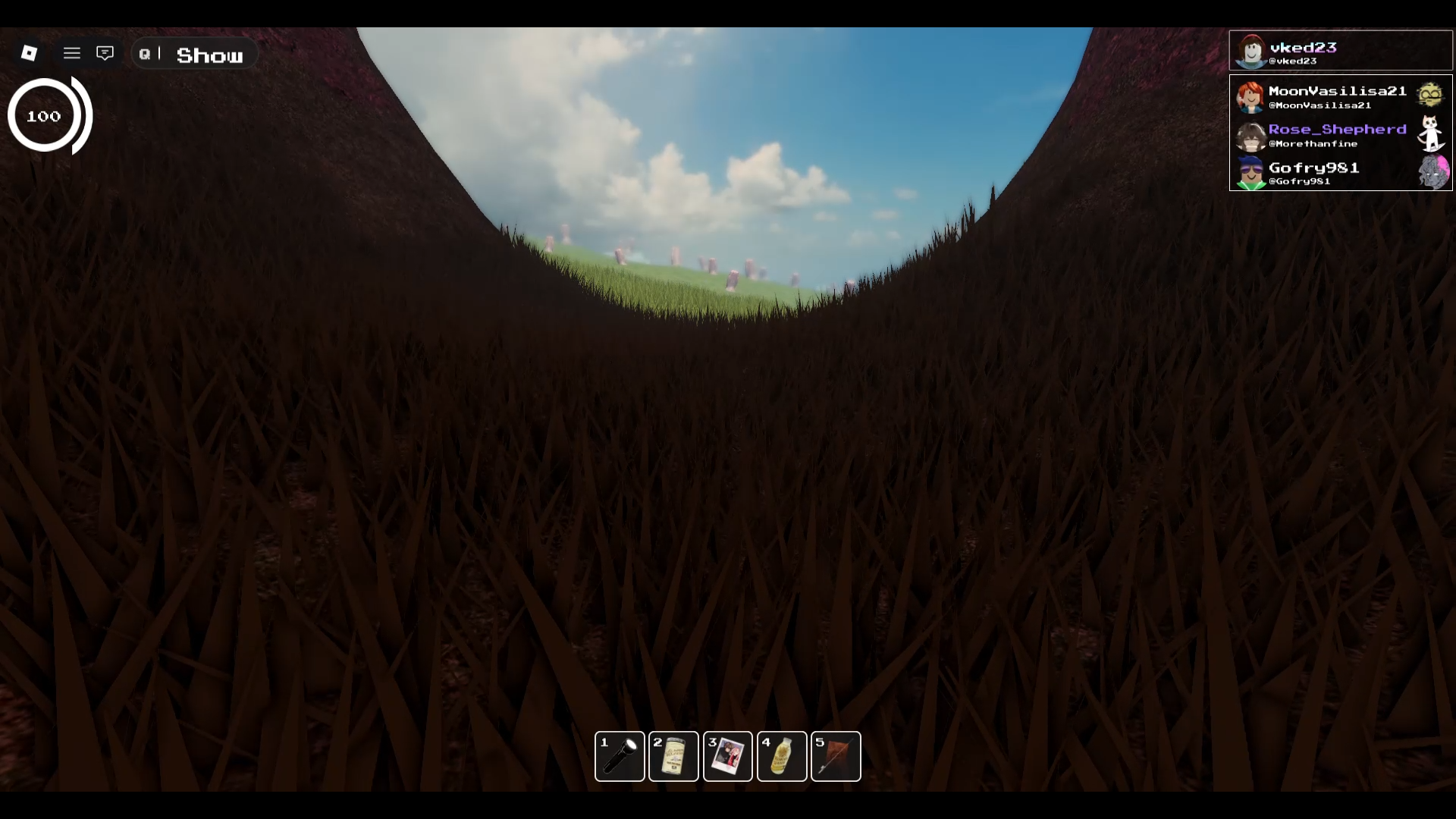Viewport: 1456px width, 819px height.
Task: Select the flashlight in hotbar slot 1
Action: (620, 756)
